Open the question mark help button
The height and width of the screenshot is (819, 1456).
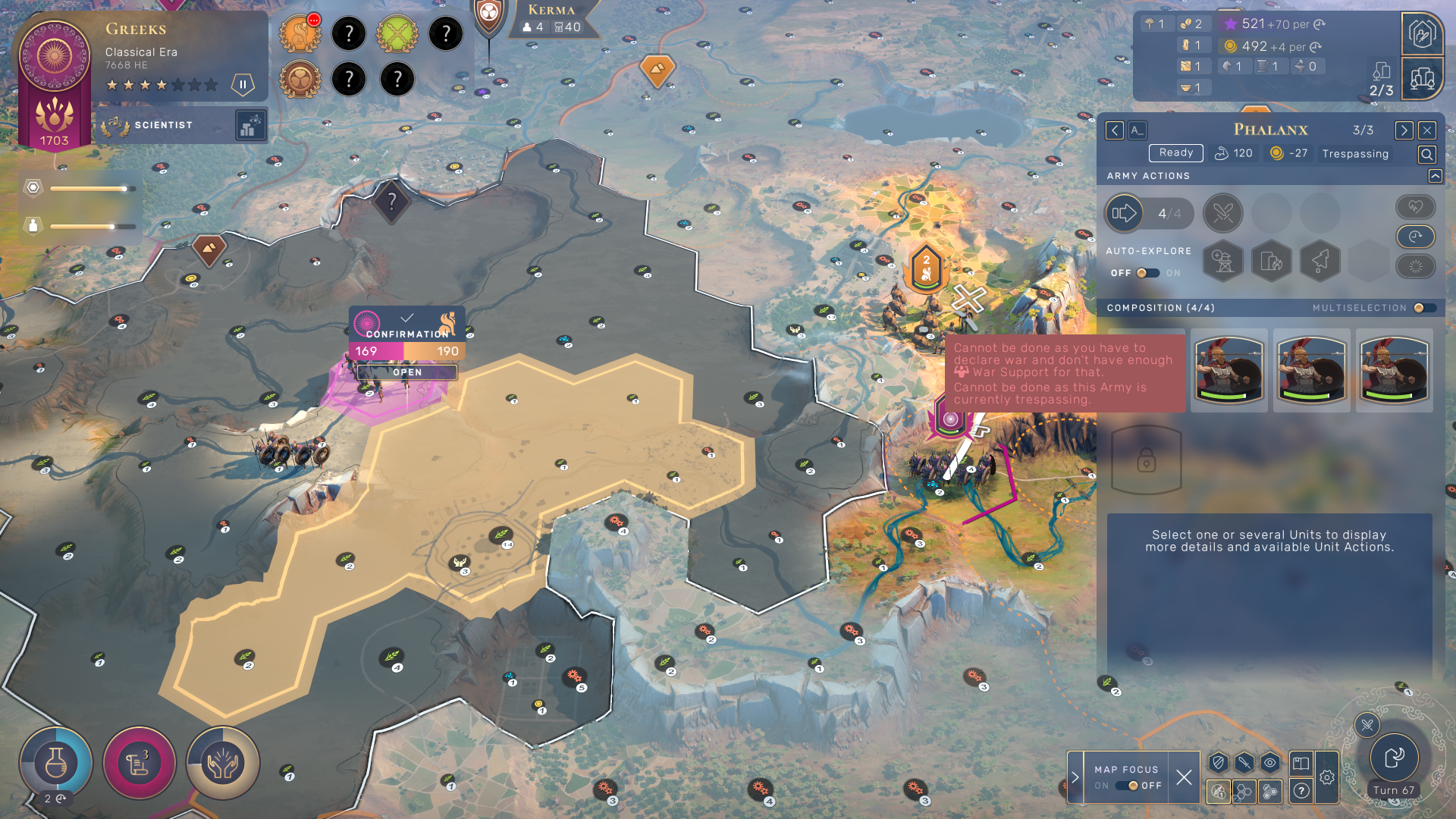click(1301, 791)
